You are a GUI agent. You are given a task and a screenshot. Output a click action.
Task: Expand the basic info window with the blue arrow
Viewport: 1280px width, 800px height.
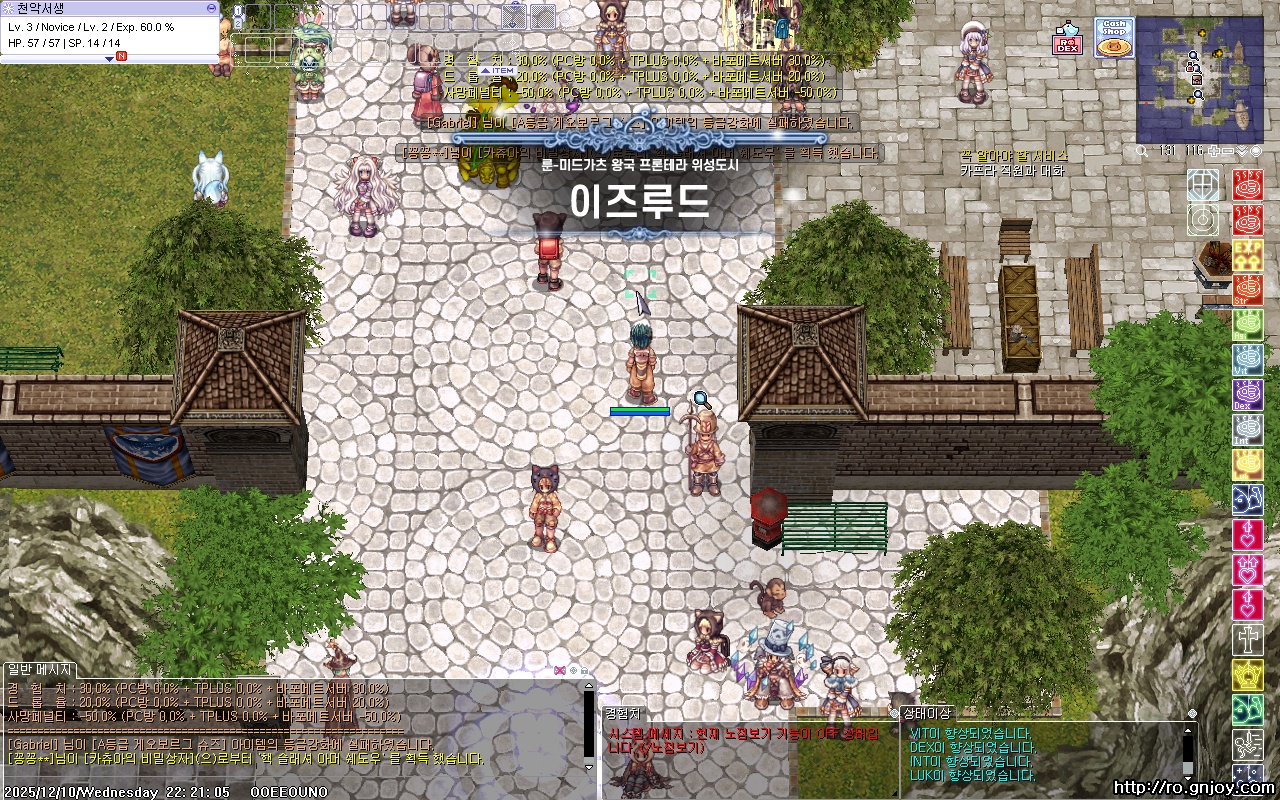(109, 58)
